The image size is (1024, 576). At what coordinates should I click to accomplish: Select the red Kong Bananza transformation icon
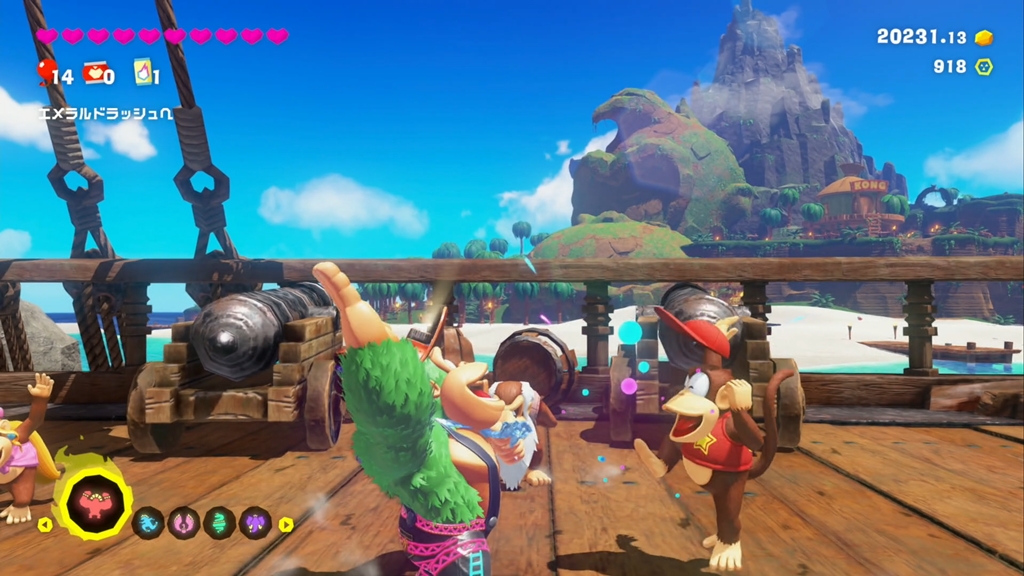tap(93, 503)
